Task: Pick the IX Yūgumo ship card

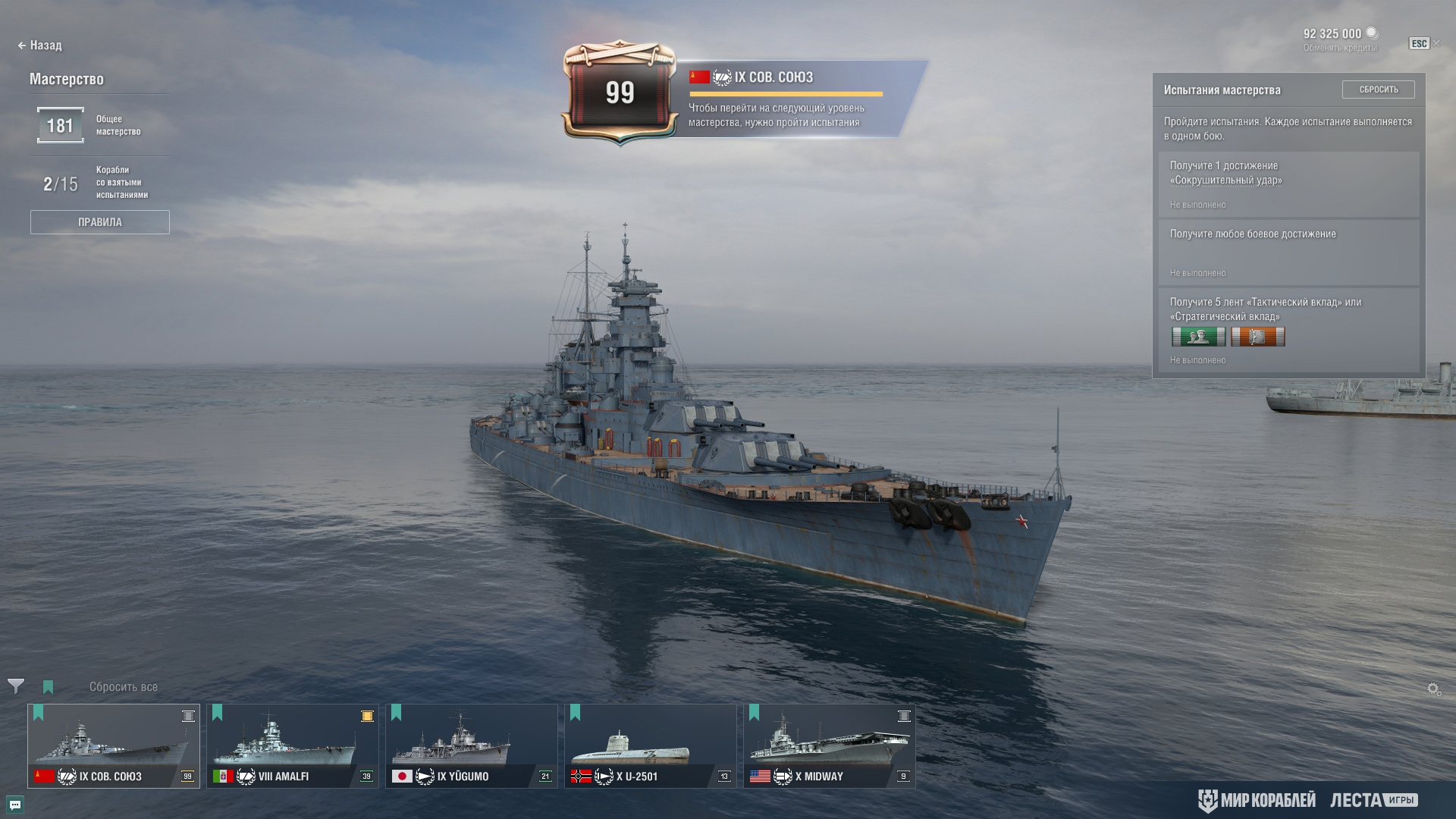Action: point(472,746)
